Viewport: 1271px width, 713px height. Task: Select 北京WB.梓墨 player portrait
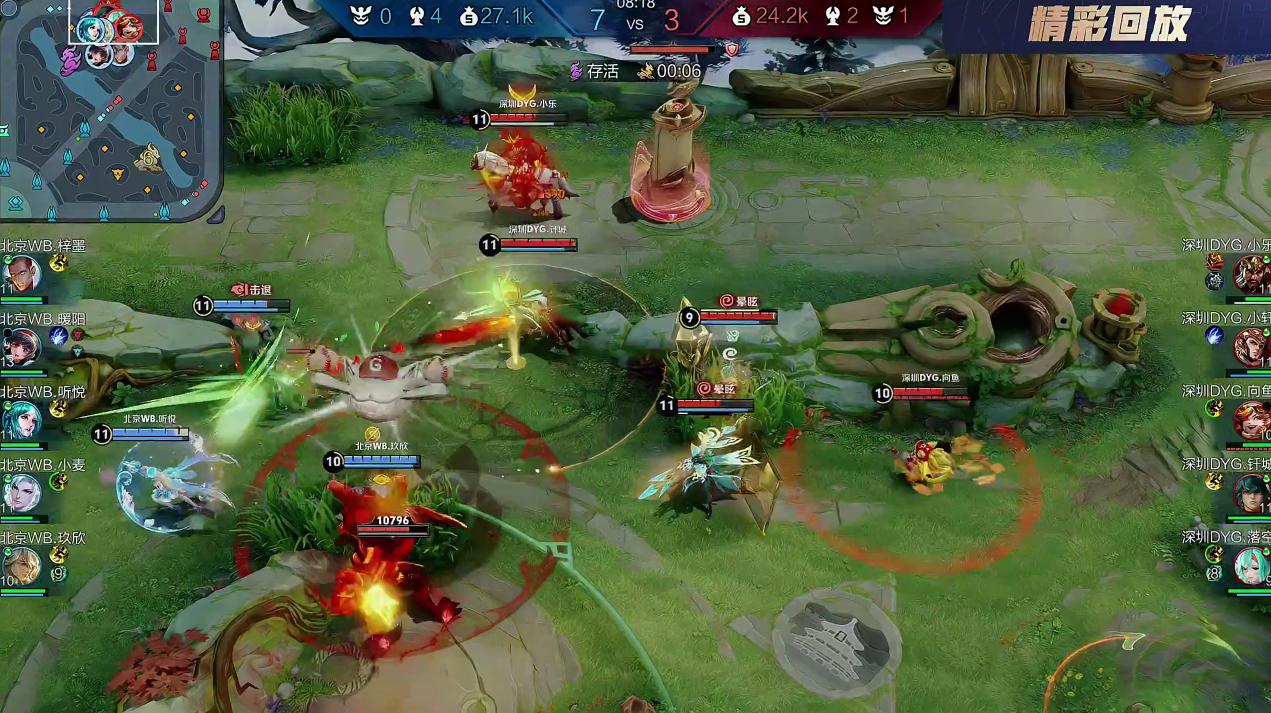(21, 273)
